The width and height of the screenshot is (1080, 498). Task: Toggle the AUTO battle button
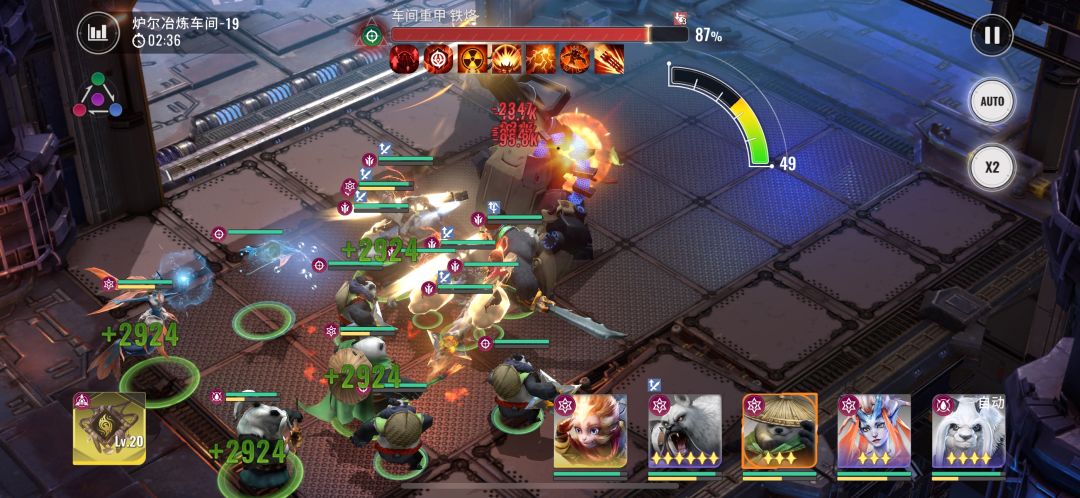click(x=991, y=102)
